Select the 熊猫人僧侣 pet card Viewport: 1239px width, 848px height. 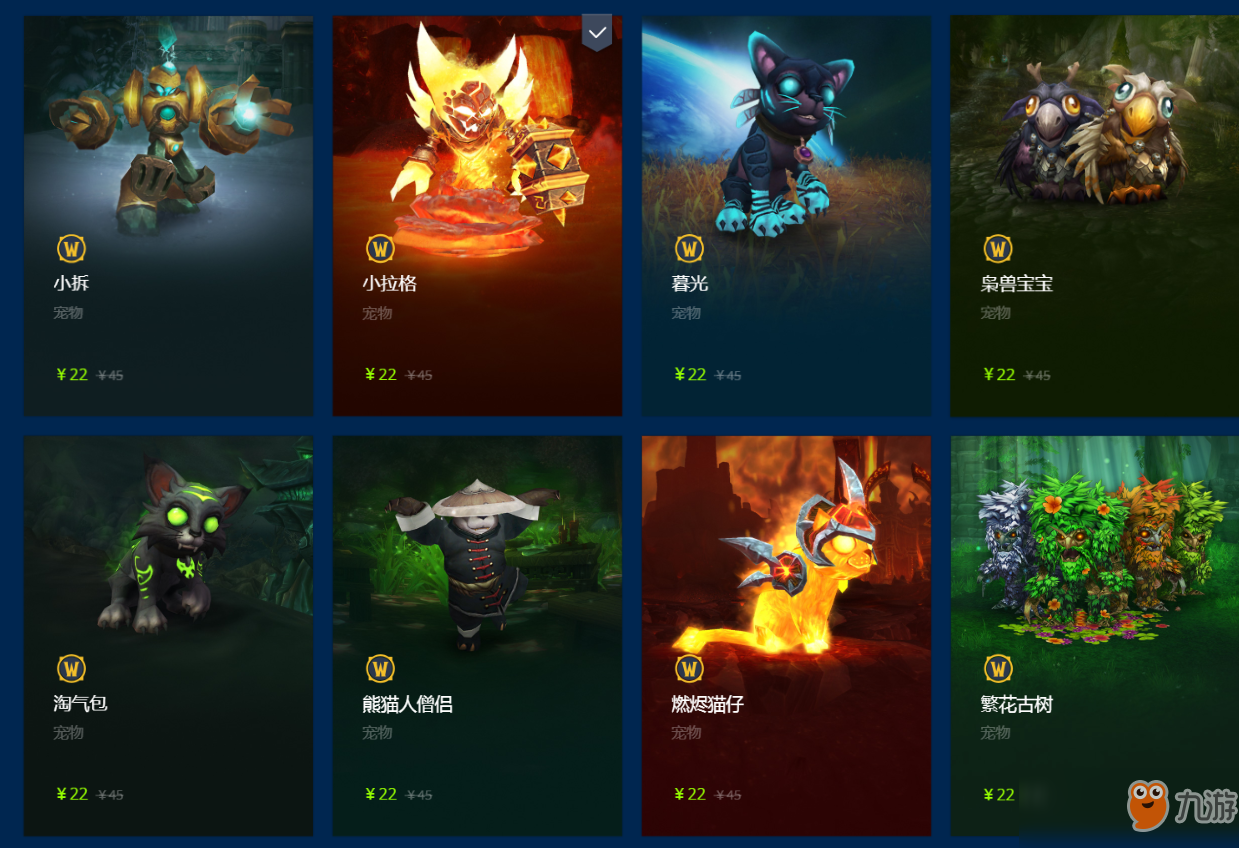click(x=477, y=635)
